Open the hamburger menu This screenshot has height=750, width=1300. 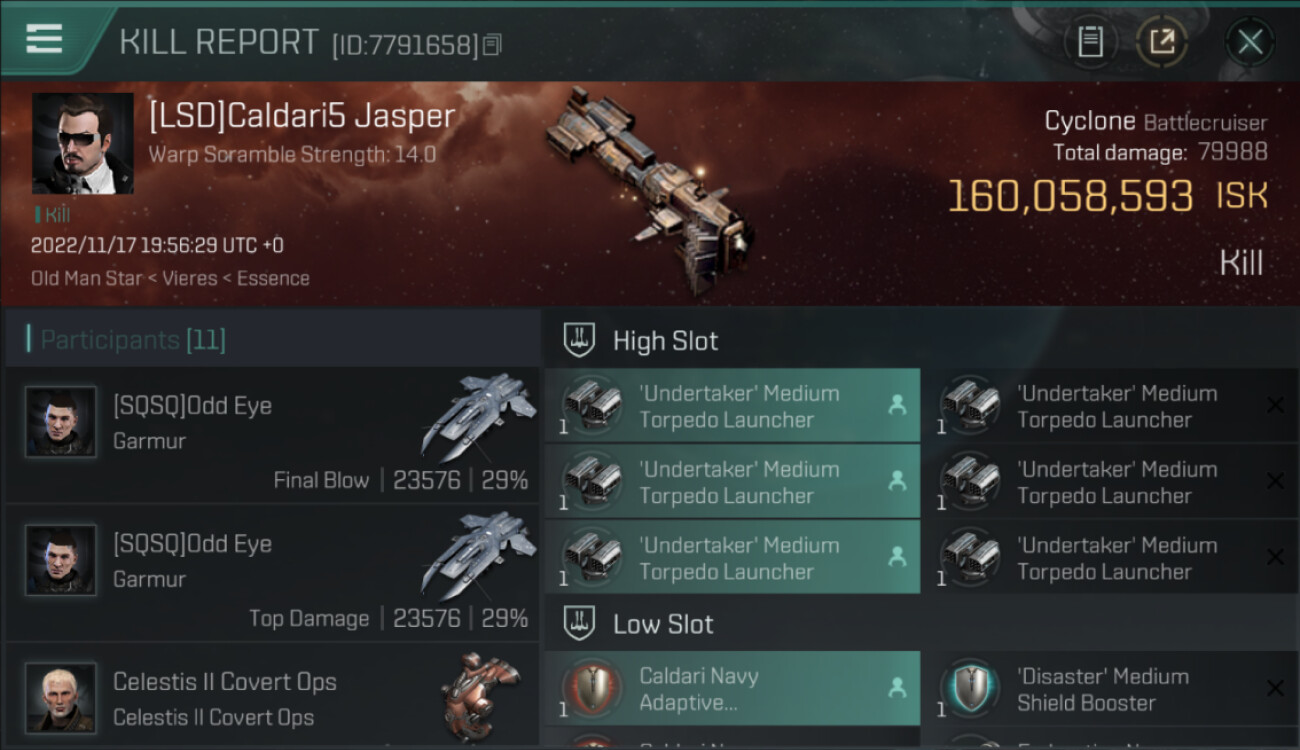[44, 39]
